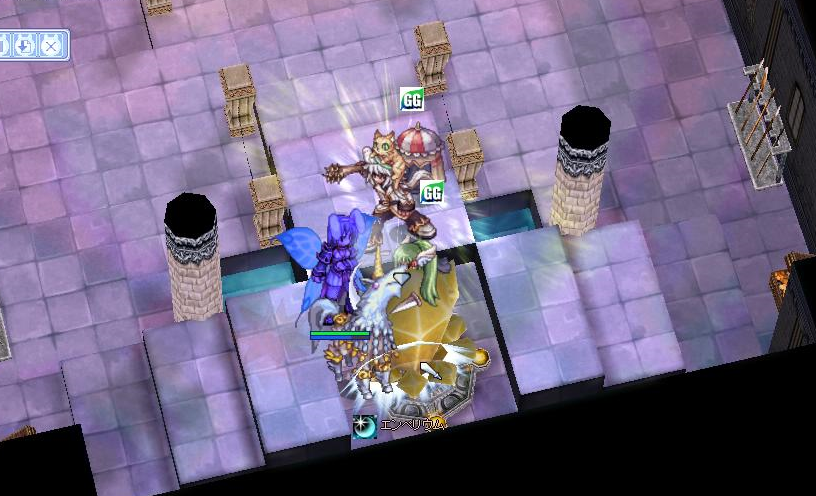Close the small toolbar with the X button
The width and height of the screenshot is (816, 496).
pos(51,44)
